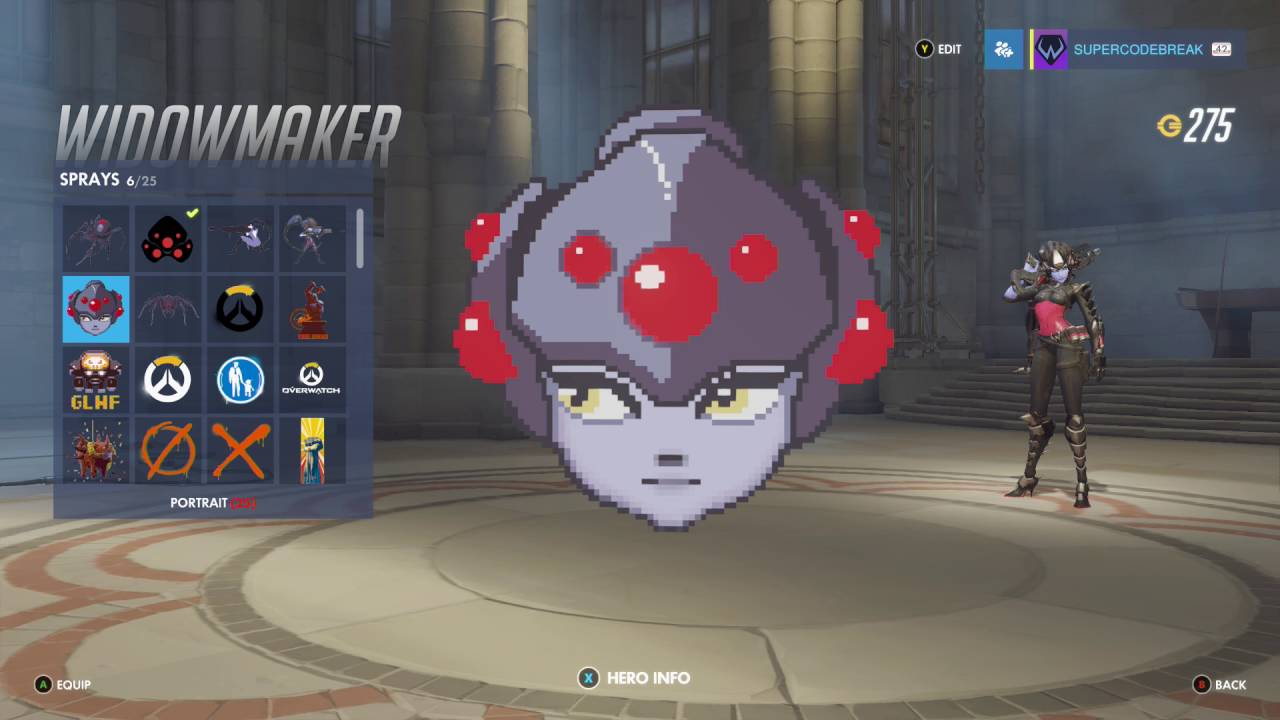Select the white Overwatch logo spray
The image size is (1280, 720).
(x=167, y=378)
